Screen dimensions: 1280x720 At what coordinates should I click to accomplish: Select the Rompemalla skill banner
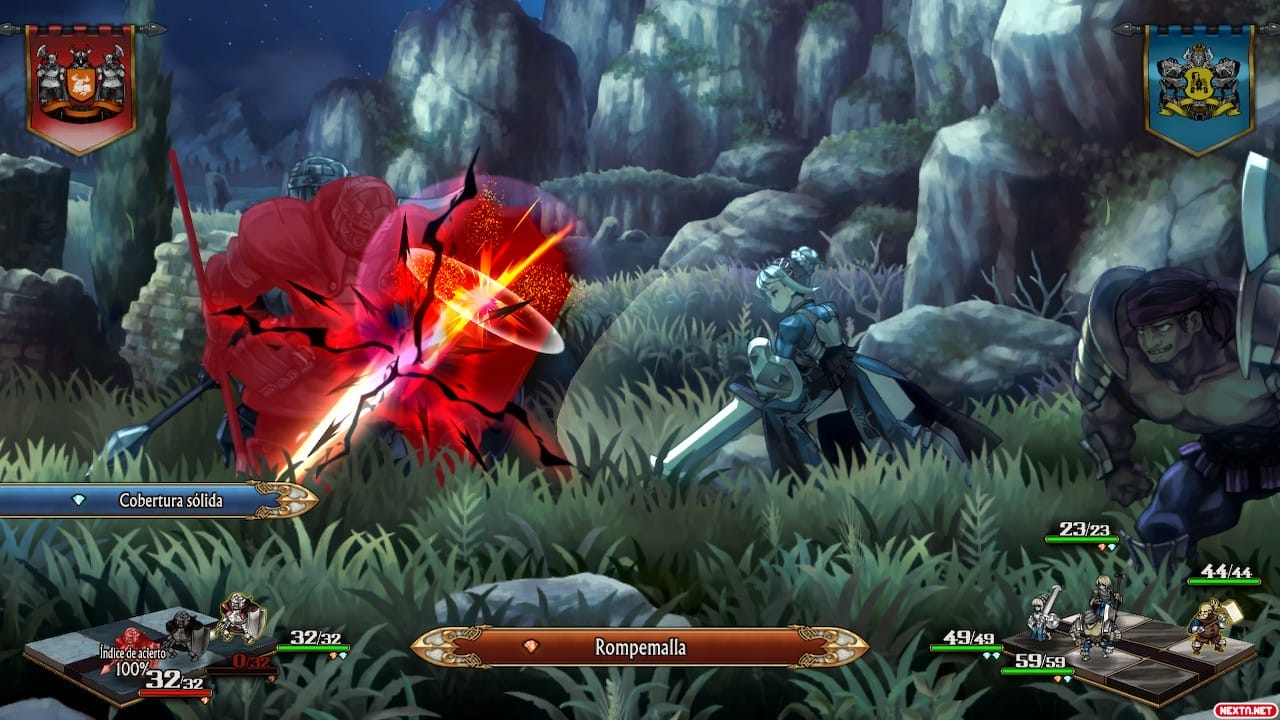640,647
